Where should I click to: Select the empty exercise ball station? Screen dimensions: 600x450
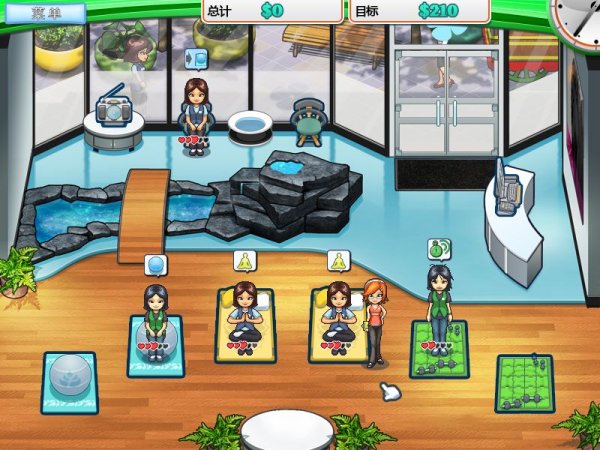click(x=69, y=380)
